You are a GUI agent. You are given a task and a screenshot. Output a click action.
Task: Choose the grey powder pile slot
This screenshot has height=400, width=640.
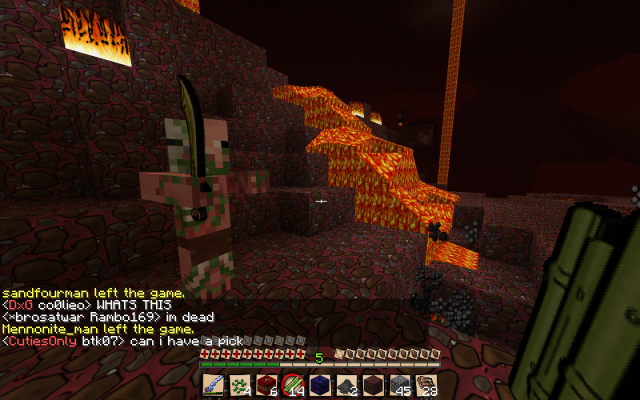pos(346,385)
